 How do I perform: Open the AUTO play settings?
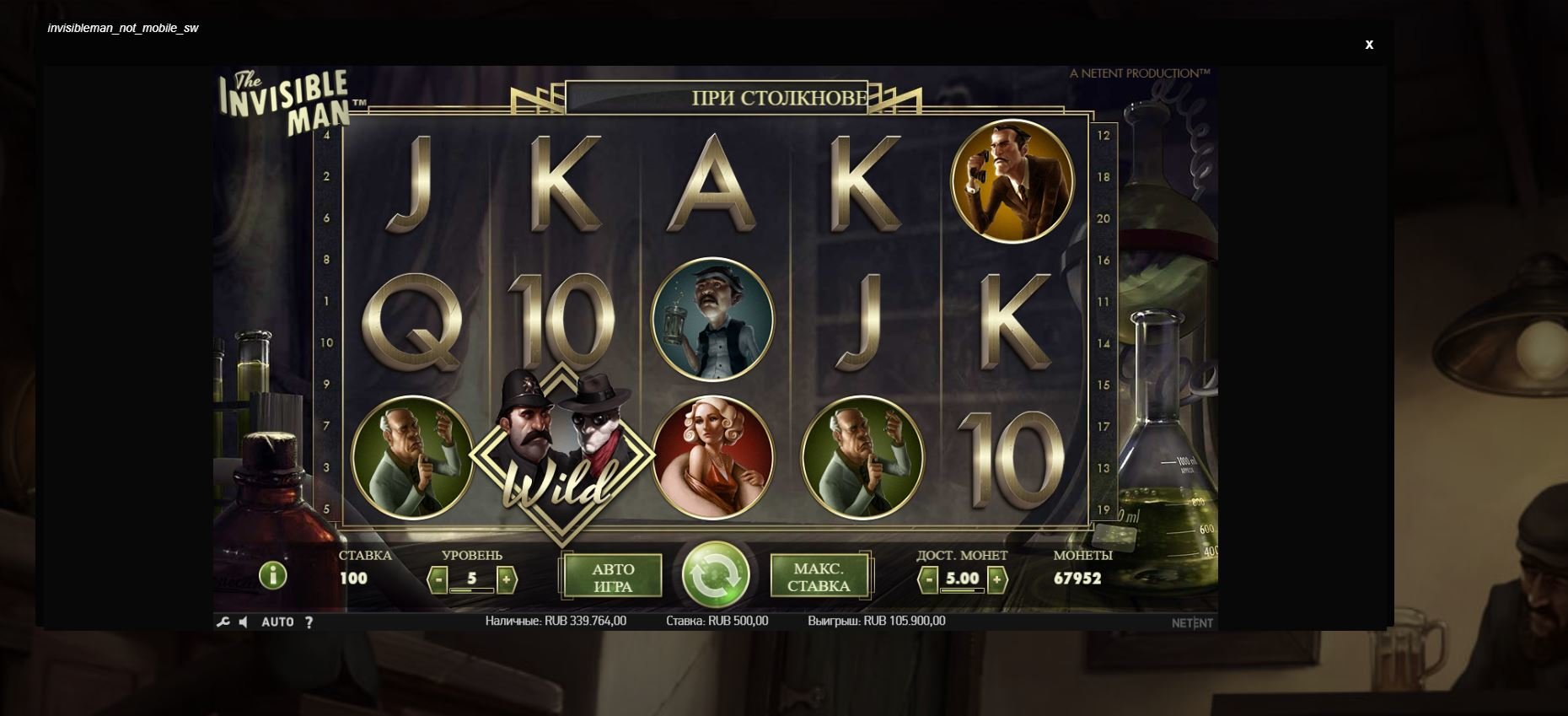point(277,622)
